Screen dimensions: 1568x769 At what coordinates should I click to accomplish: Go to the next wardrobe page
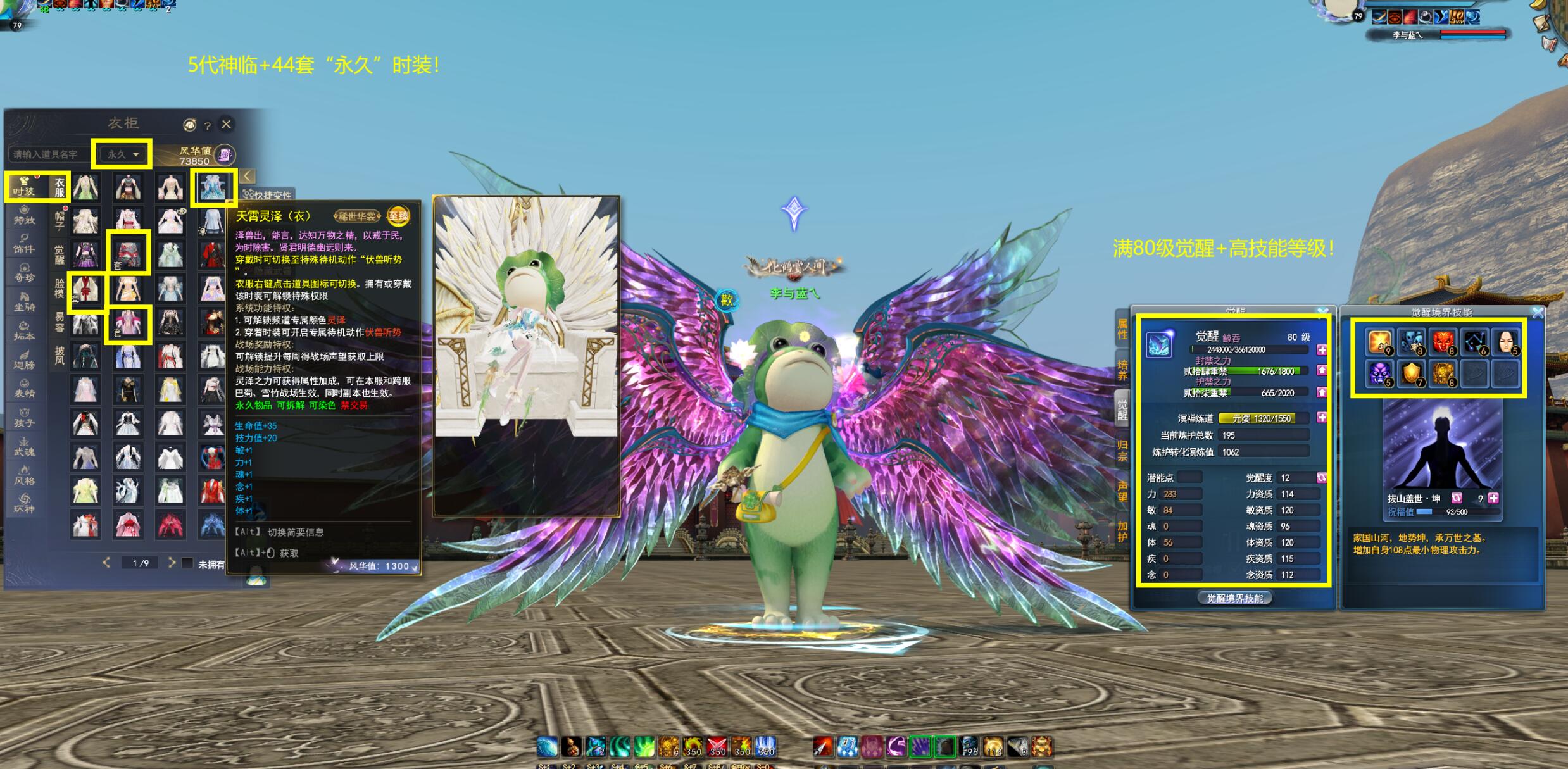coord(172,563)
